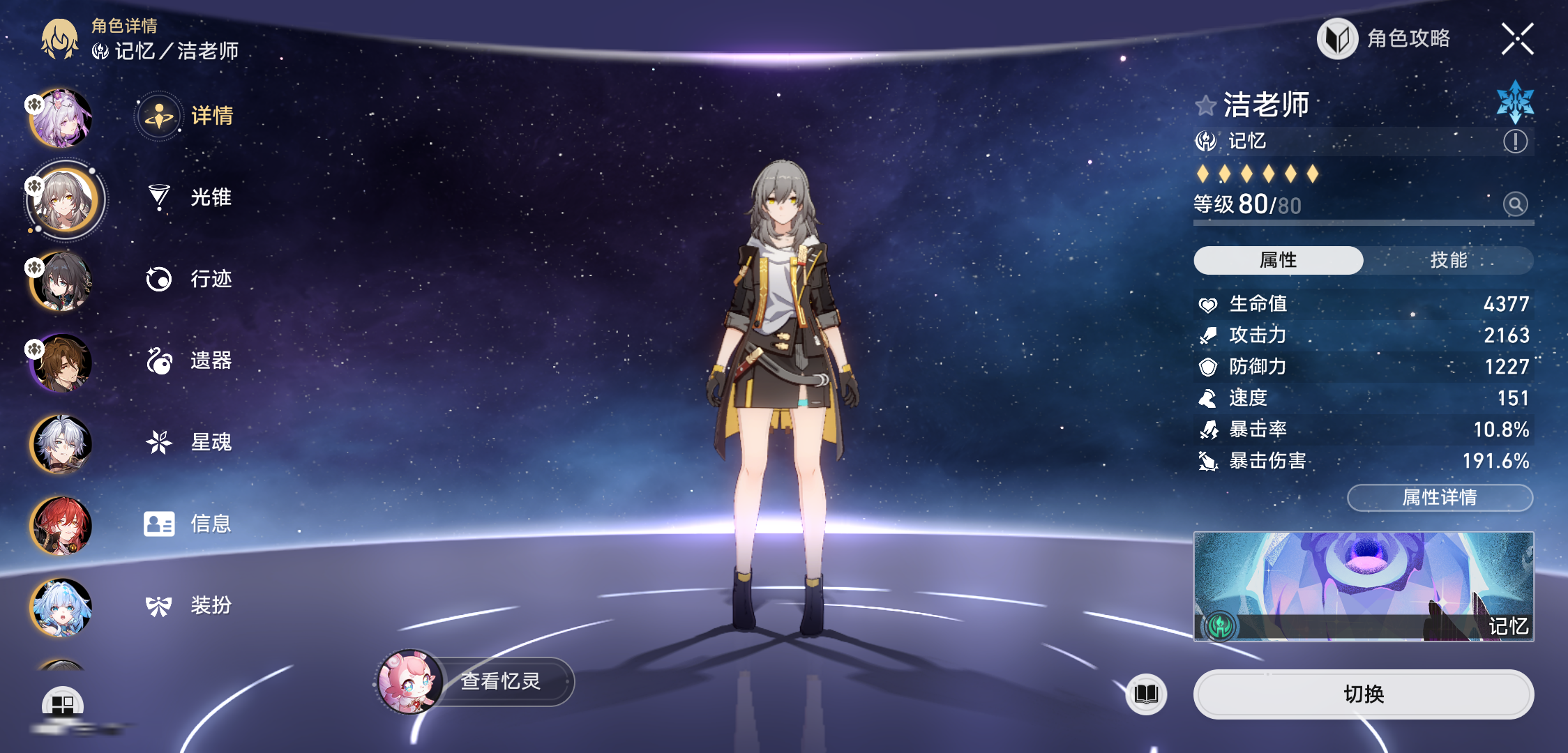Open the book icon beside 切换
The image size is (1568, 753).
[x=1146, y=694]
